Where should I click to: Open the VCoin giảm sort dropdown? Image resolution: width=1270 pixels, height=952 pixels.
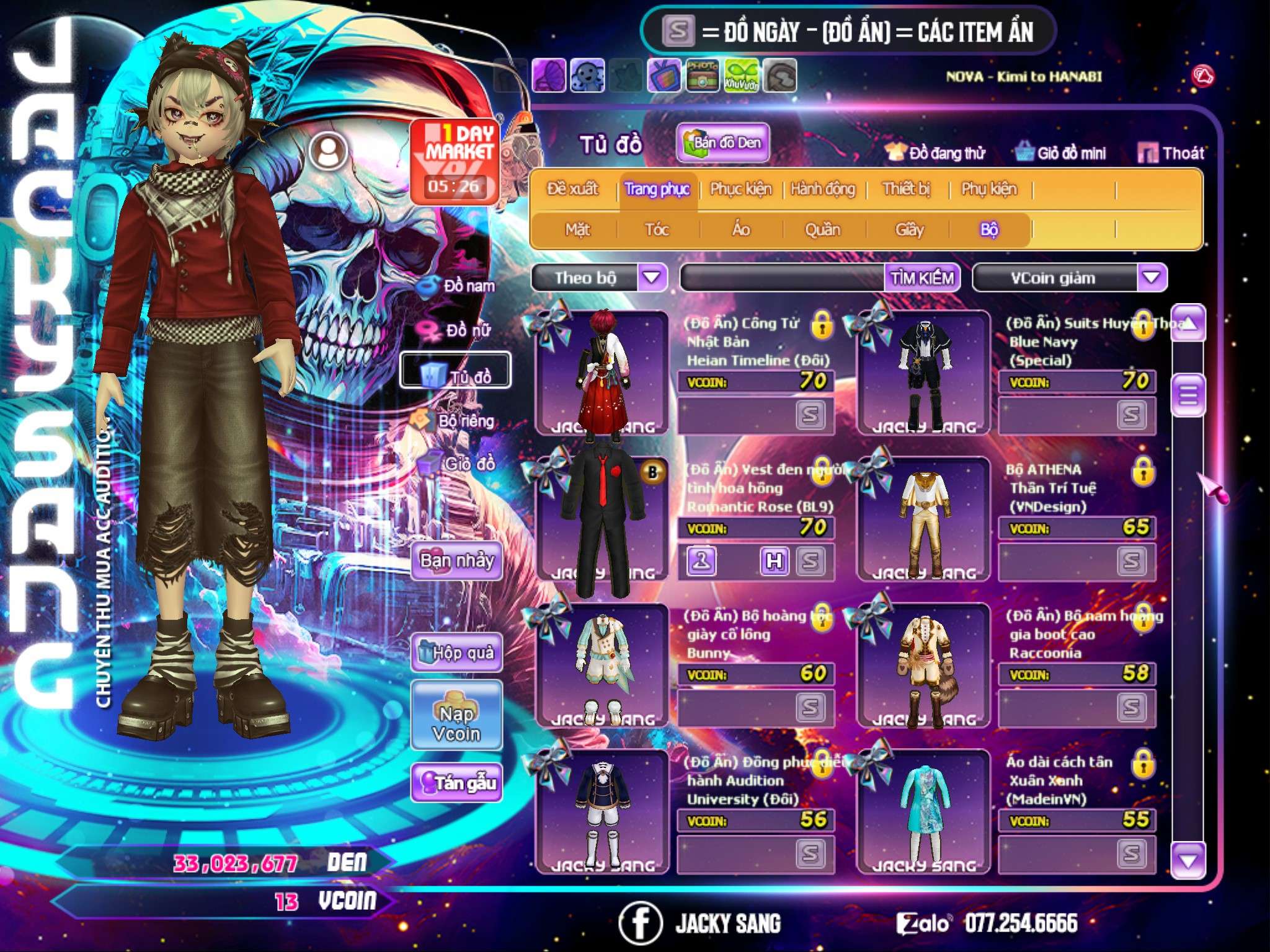[x=1152, y=277]
